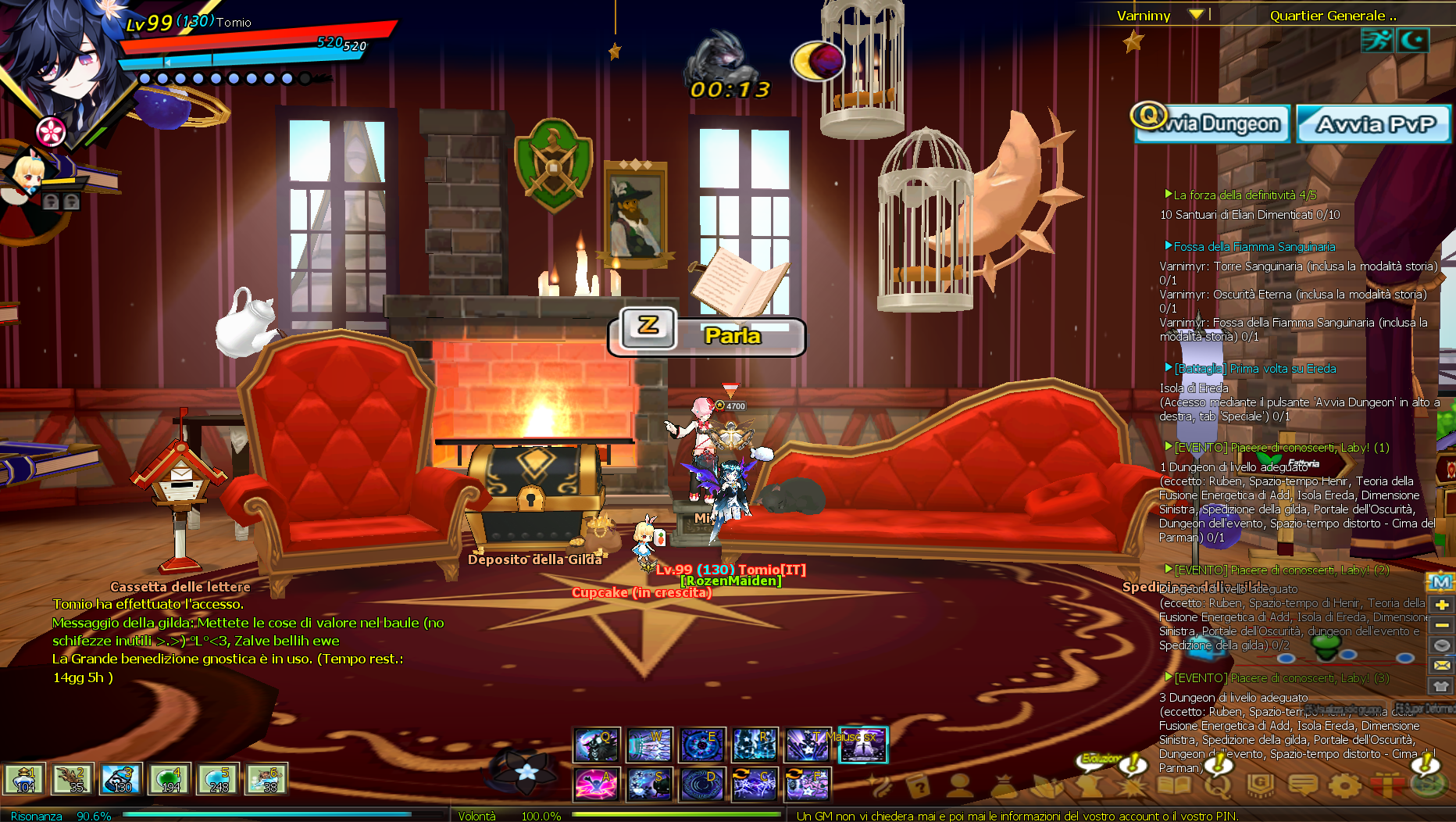1456x822 pixels.
Task: Toggle the running figure icon
Action: click(1376, 40)
